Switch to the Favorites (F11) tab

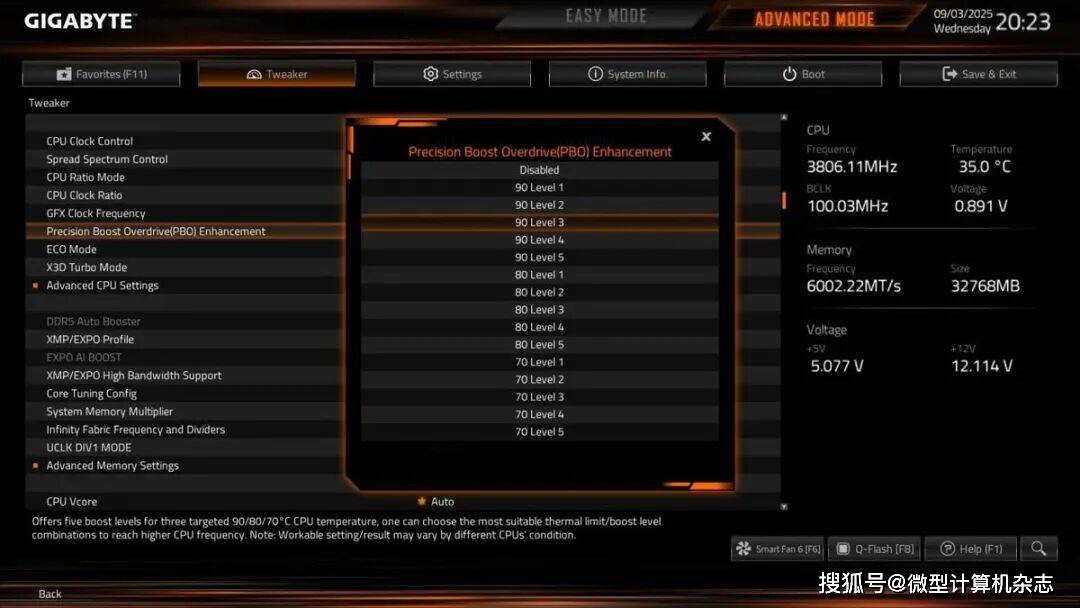101,74
